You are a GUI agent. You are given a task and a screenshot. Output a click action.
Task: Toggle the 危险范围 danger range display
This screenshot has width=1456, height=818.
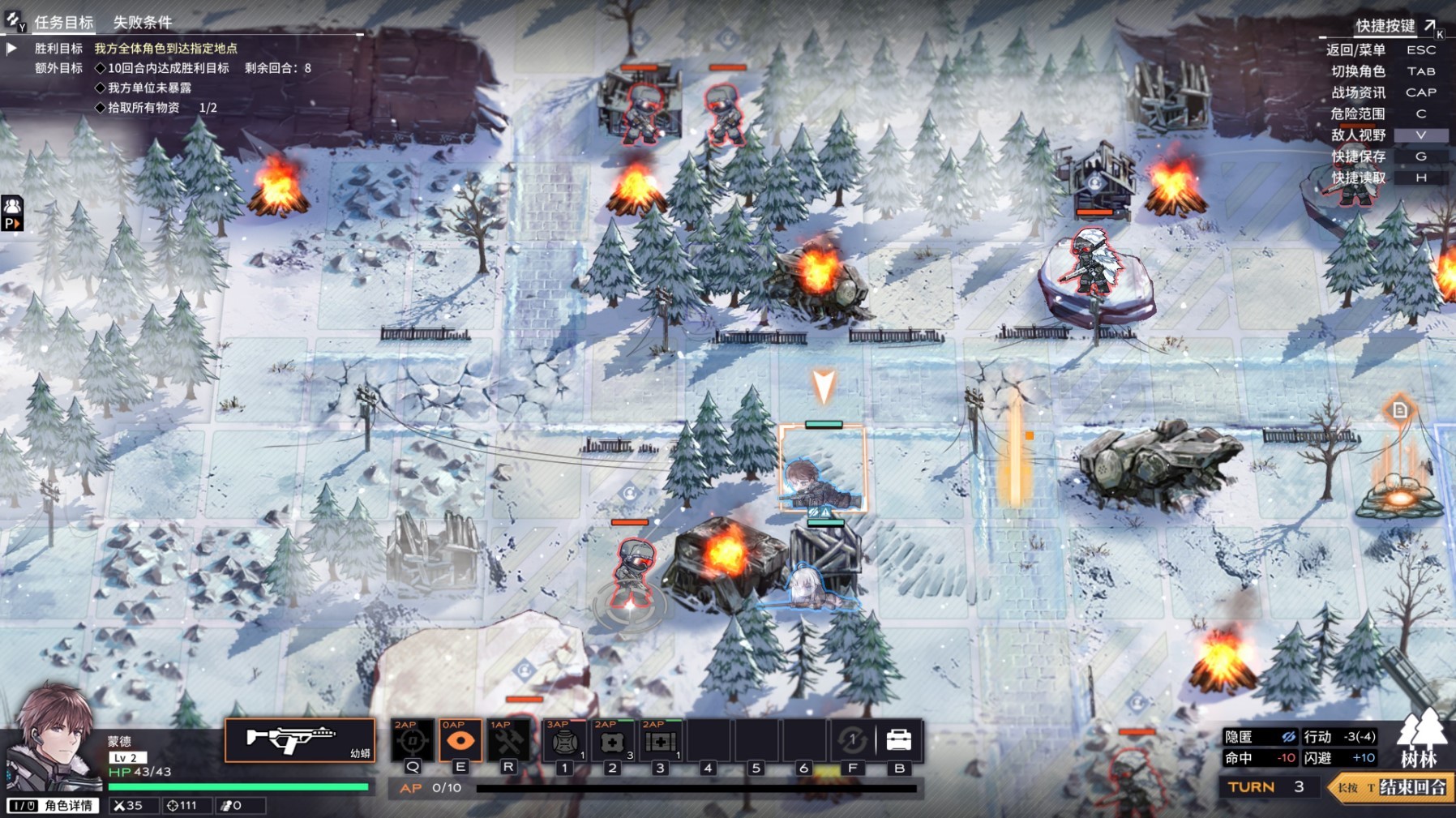1358,113
